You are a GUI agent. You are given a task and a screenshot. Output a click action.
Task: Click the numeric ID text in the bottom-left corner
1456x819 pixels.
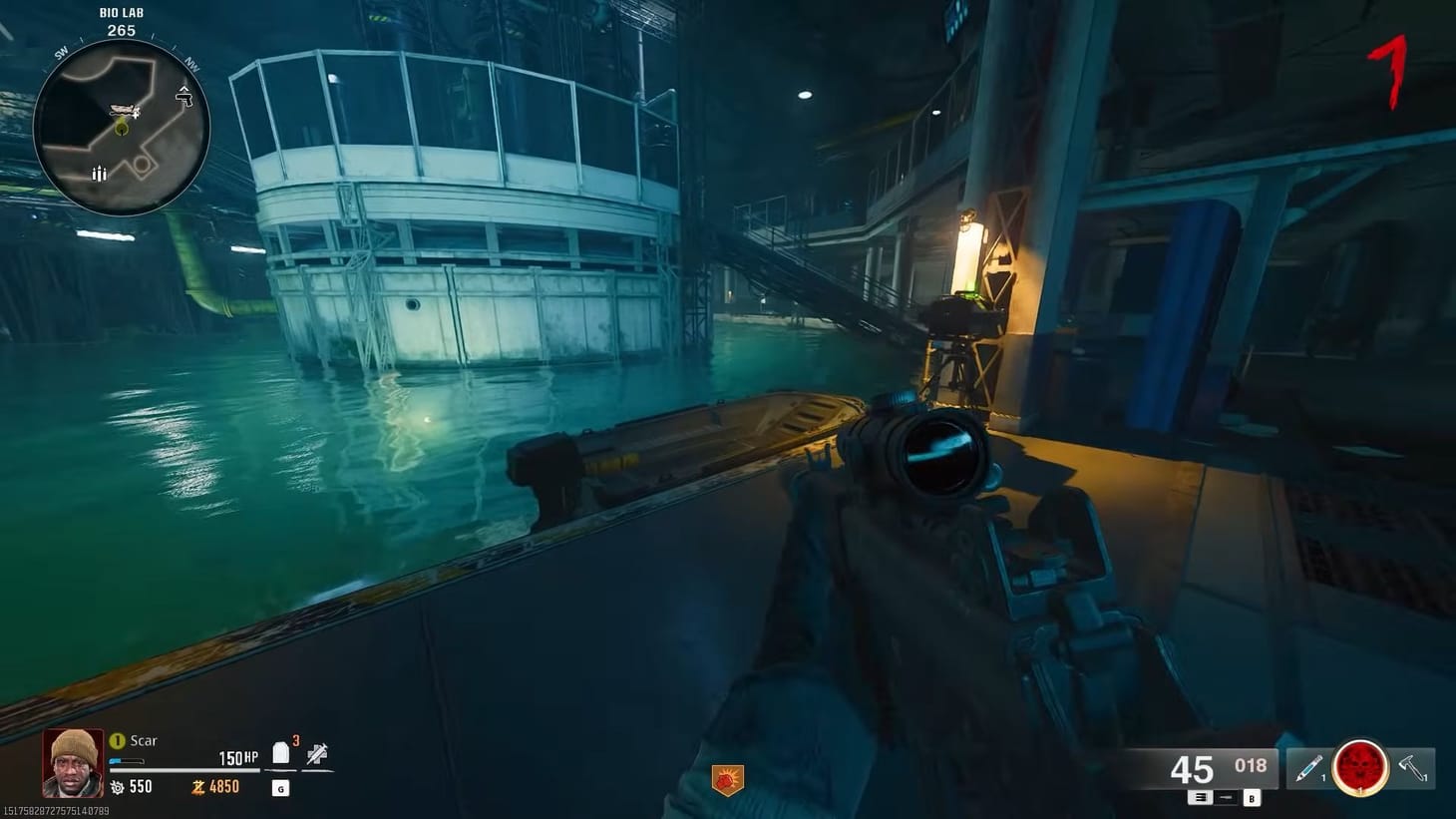55,811
